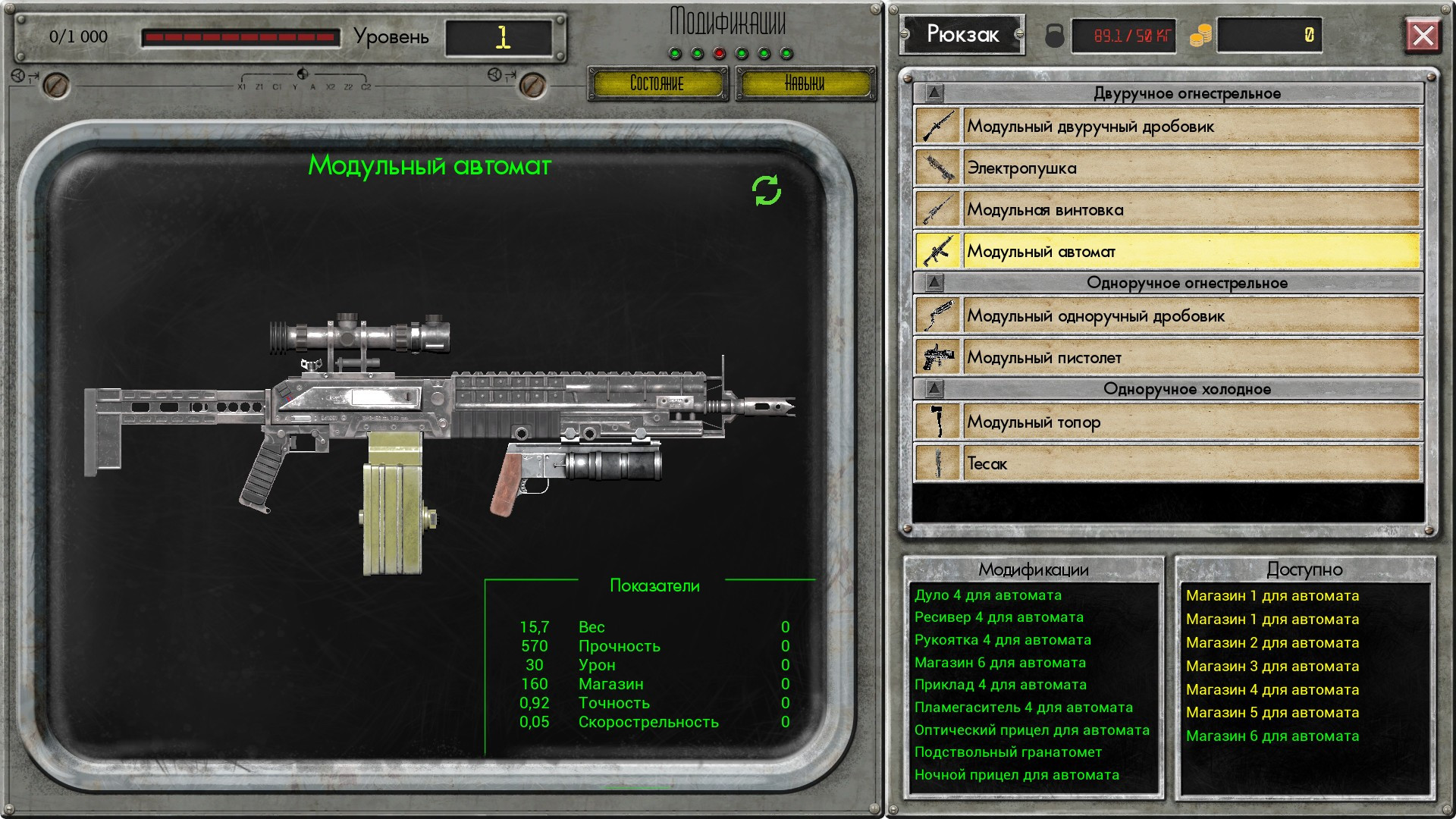The image size is (1456, 819).
Task: Select the Модульная винтовка icon
Action: [x=937, y=209]
